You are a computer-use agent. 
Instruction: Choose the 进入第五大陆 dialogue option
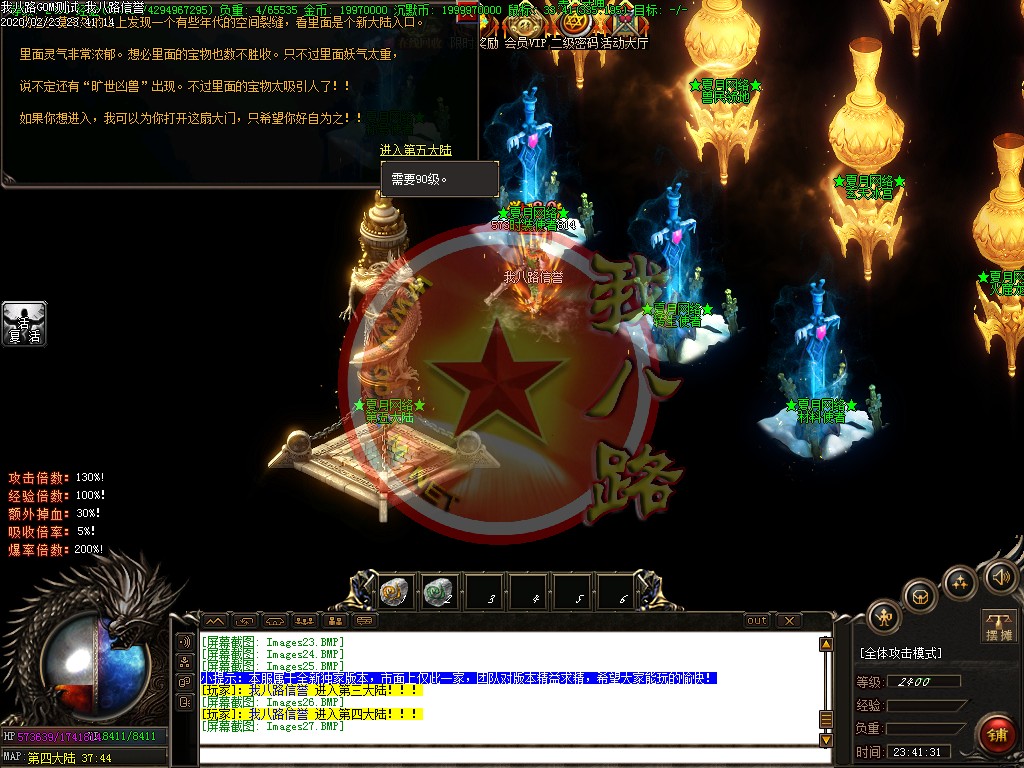point(415,150)
